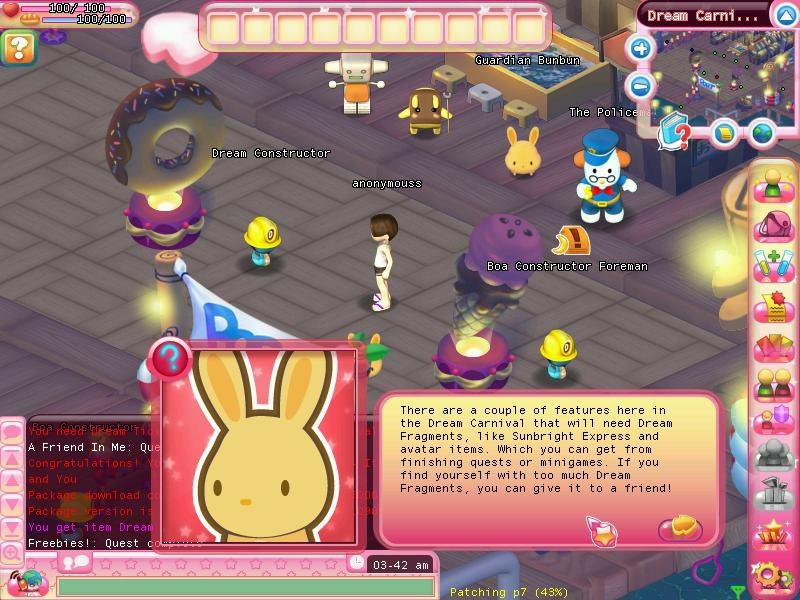Click the magnifier button beside the chat log

[11, 552]
